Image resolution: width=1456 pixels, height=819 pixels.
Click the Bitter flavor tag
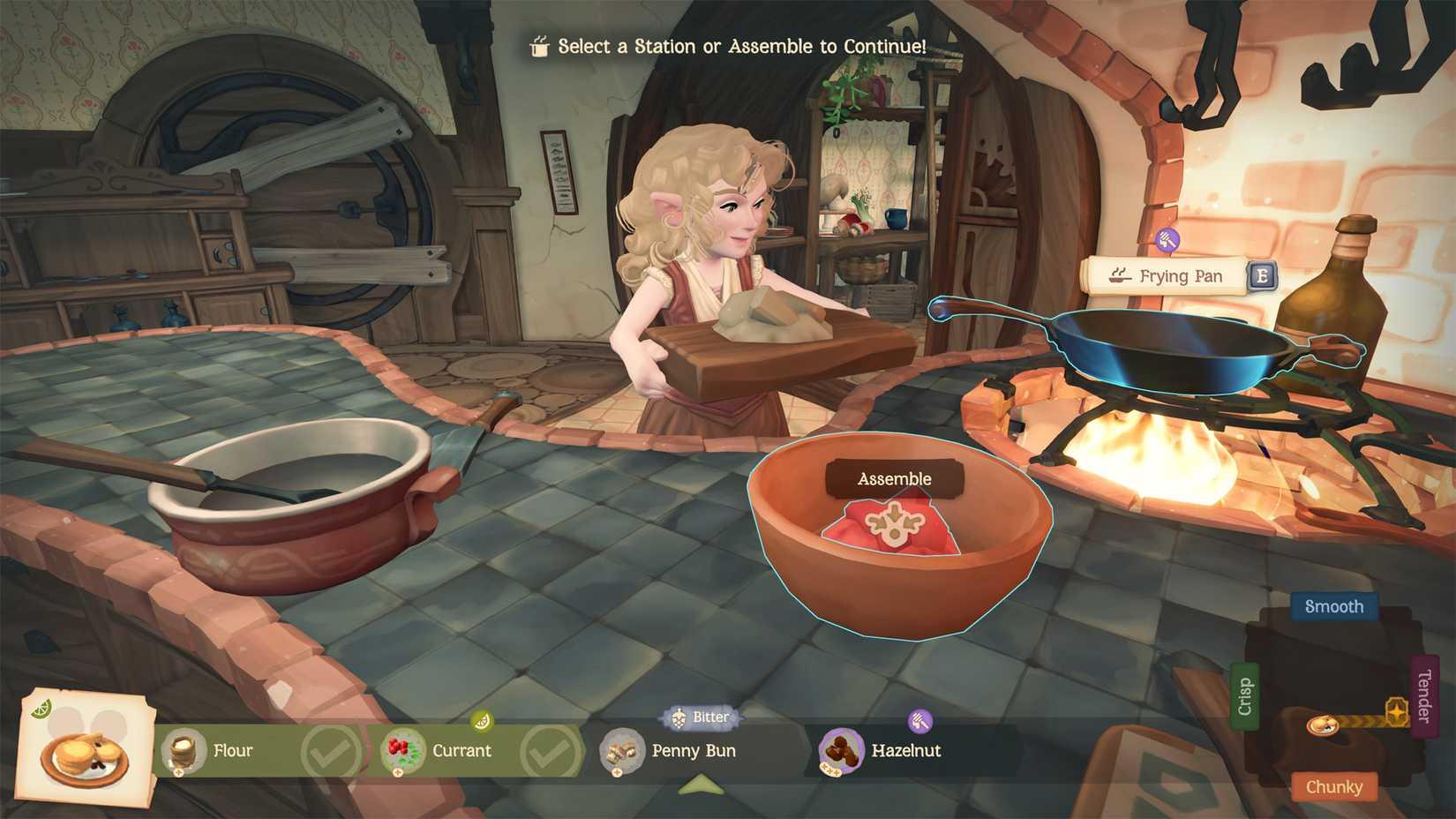702,718
